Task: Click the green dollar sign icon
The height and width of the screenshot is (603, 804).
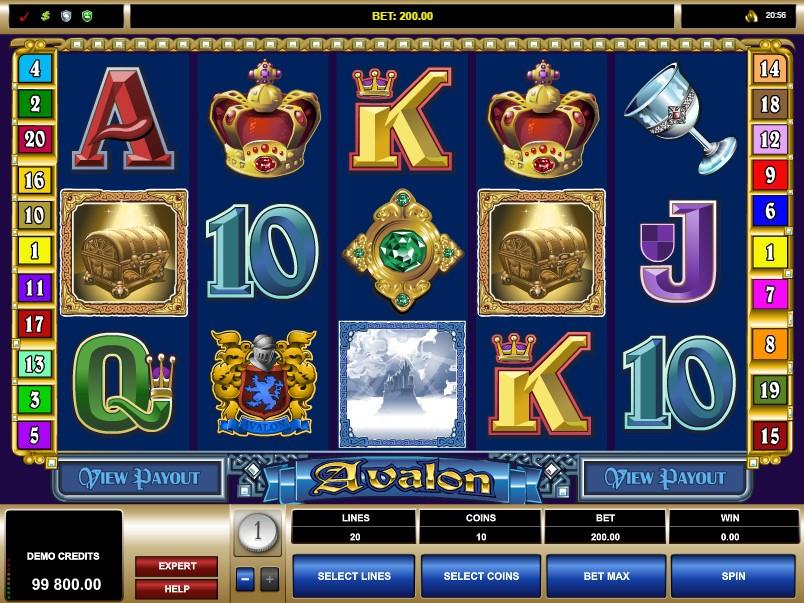Action: [45, 16]
